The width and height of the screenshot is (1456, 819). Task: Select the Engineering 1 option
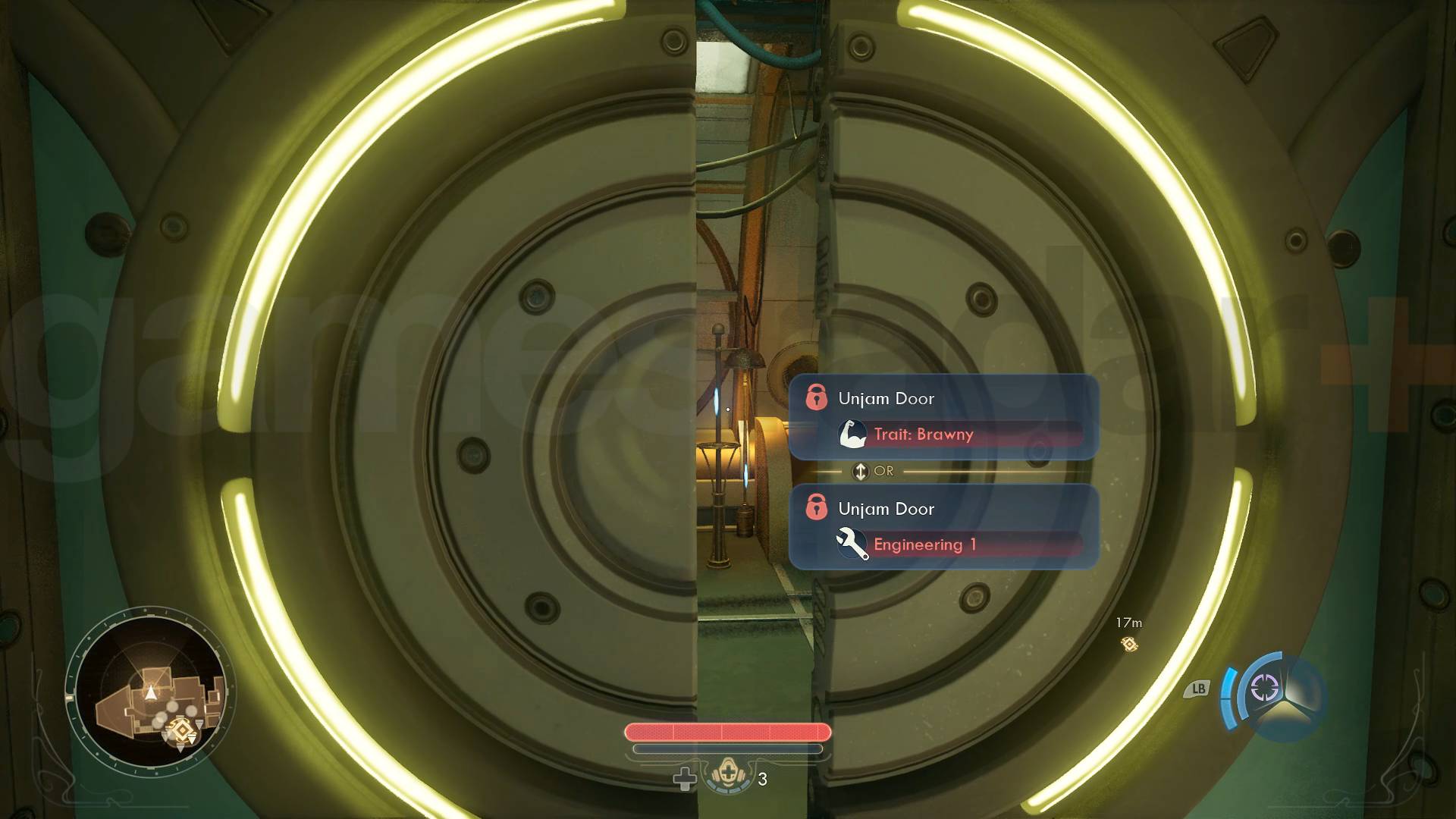pos(926,544)
